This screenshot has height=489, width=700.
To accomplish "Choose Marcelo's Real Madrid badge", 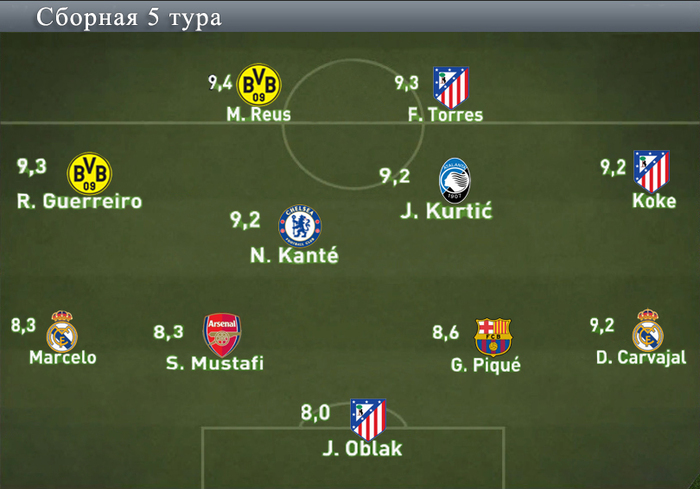I will (x=62, y=331).
